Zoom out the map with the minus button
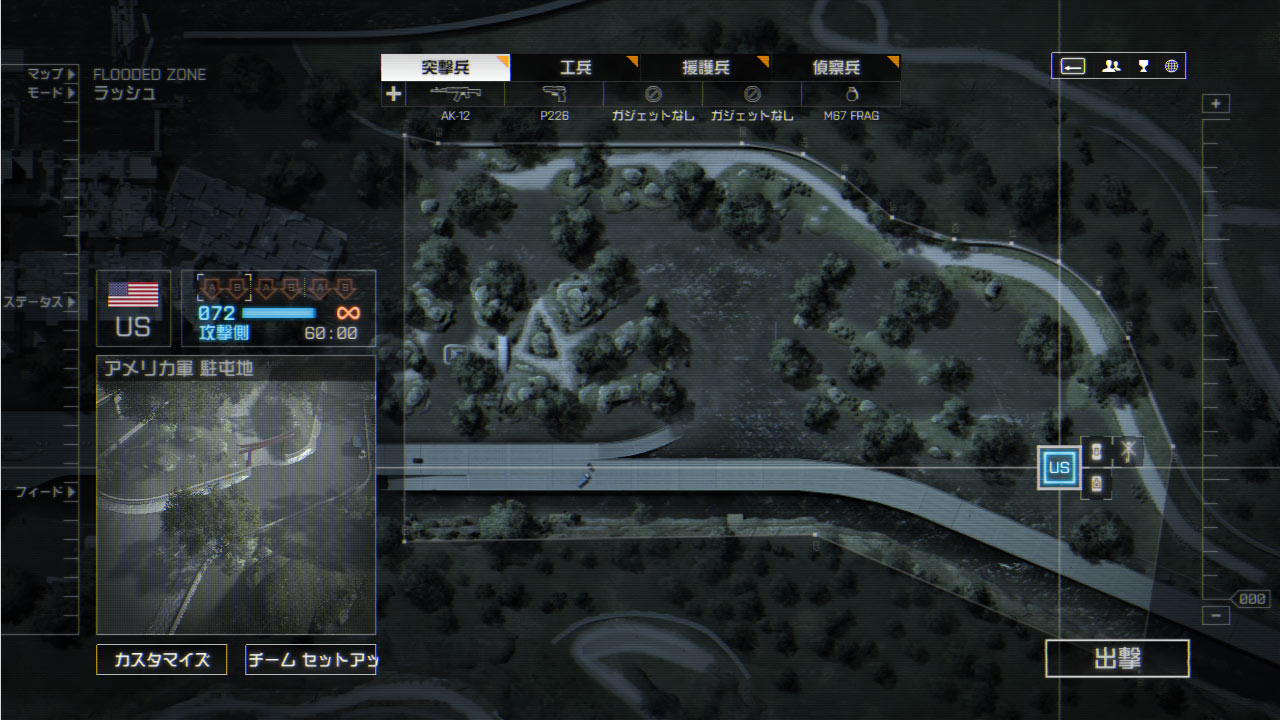 (1216, 616)
